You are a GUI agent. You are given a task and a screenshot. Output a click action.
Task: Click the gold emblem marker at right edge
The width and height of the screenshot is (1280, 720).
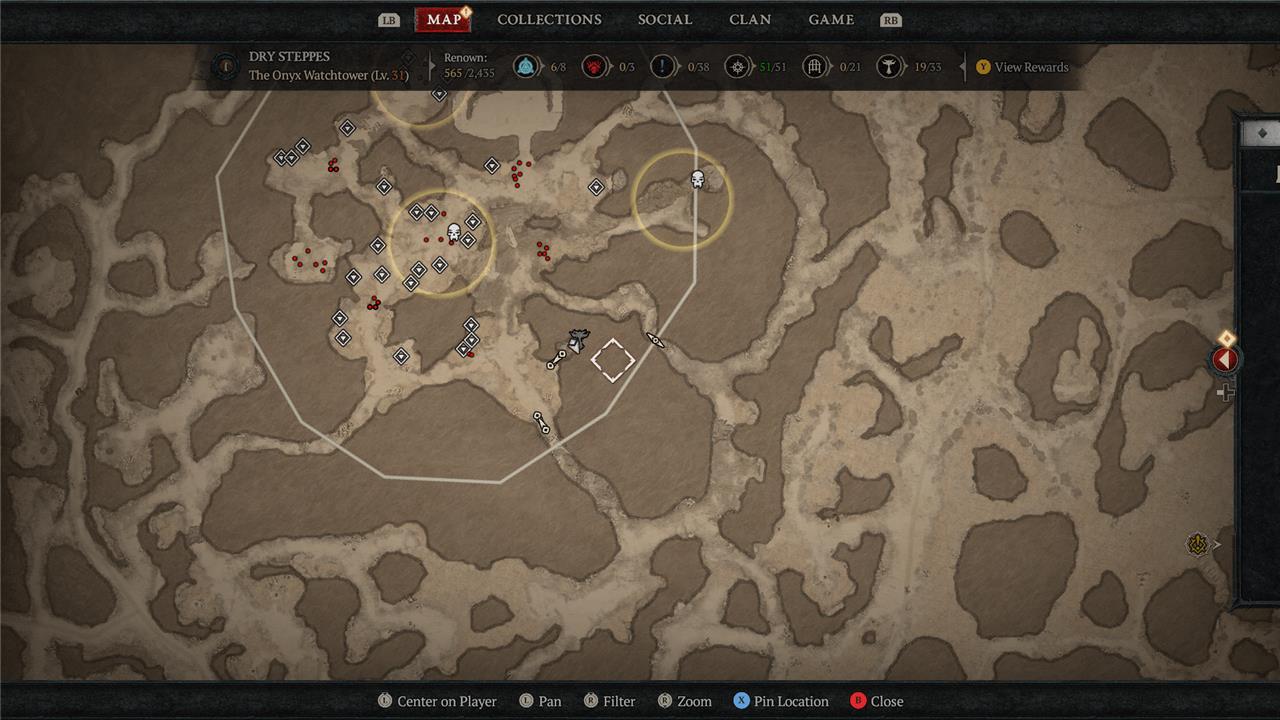(1198, 544)
